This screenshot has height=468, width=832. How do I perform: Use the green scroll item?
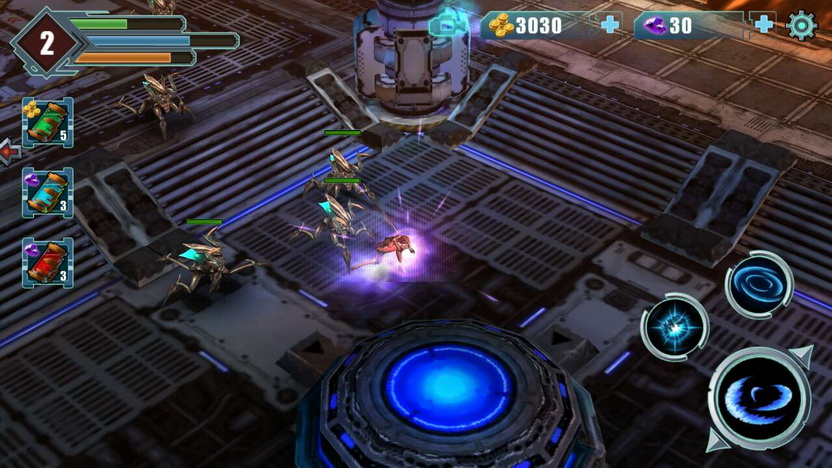point(47,122)
